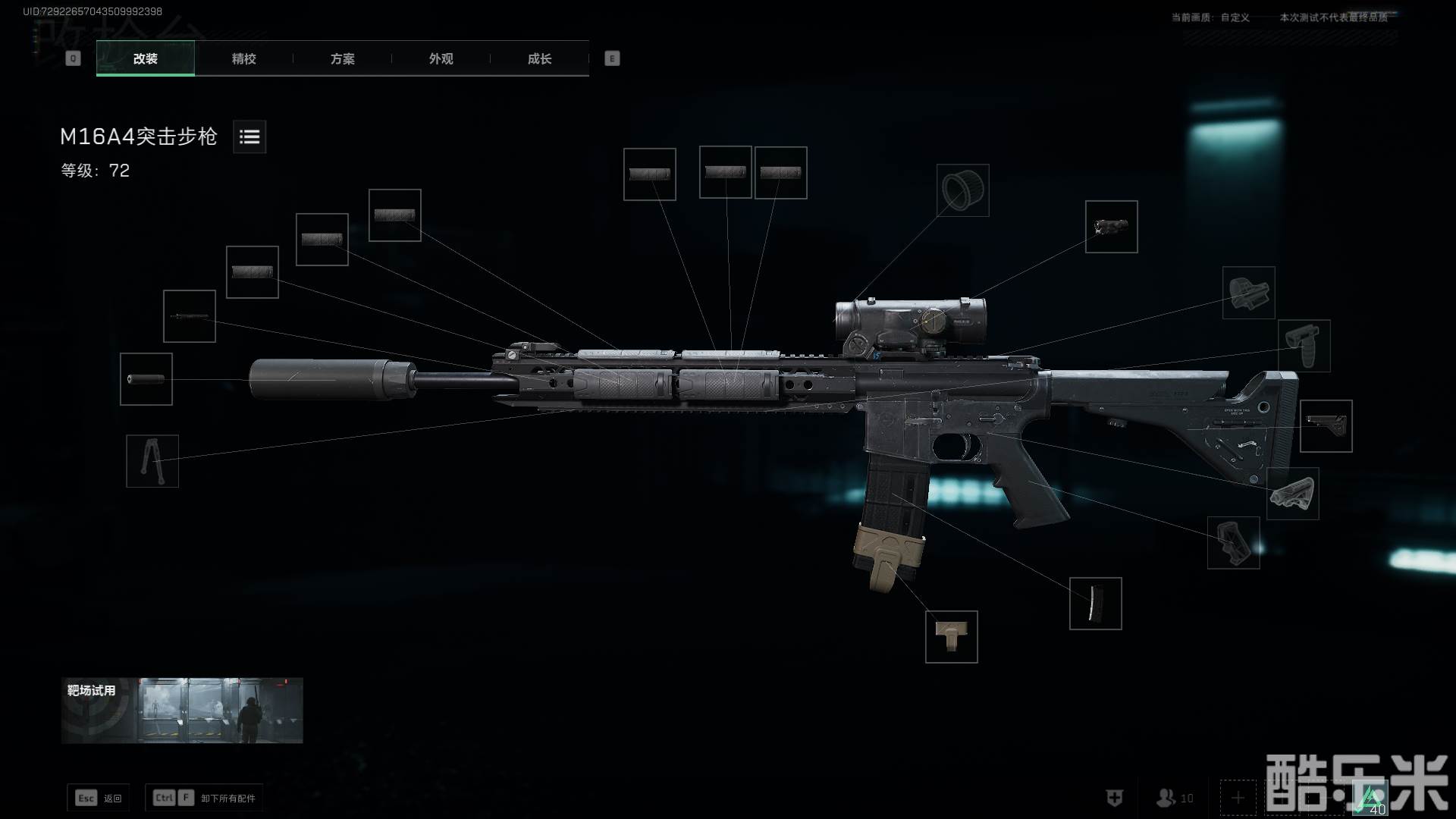Switch to the 改装 tab
The height and width of the screenshot is (819, 1456).
(145, 58)
